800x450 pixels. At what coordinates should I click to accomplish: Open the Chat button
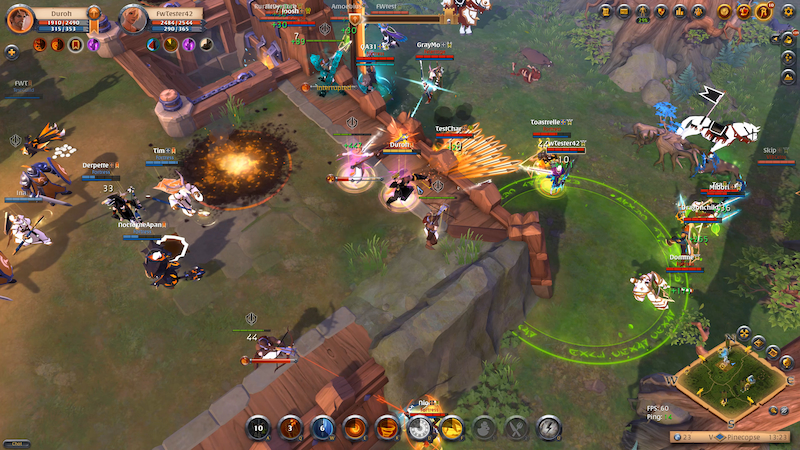pos(17,444)
